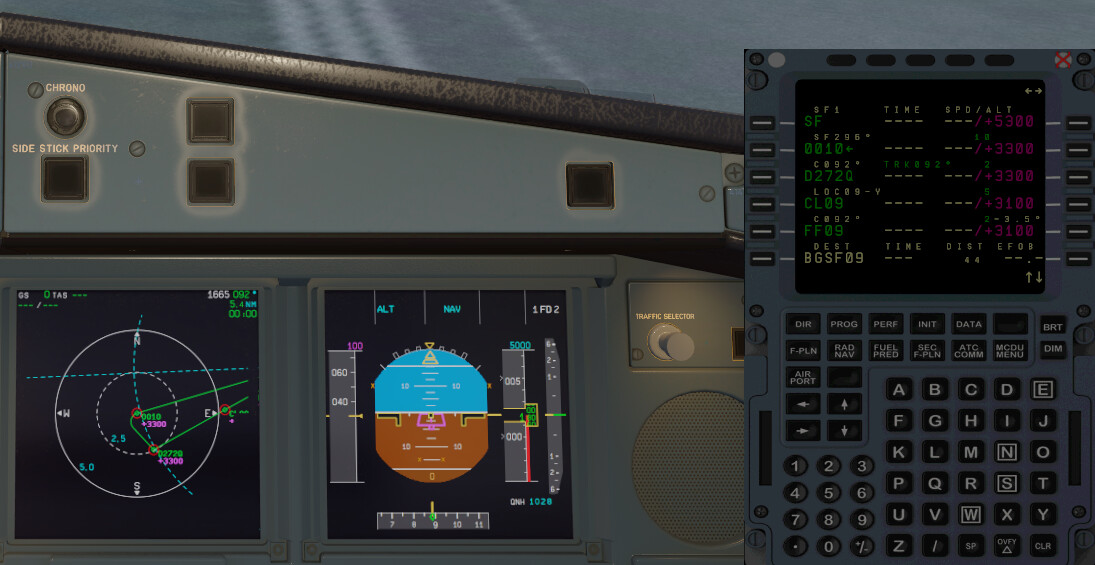The height and width of the screenshot is (565, 1095).
Task: Click the CLR key on the keypad
Action: (1043, 546)
